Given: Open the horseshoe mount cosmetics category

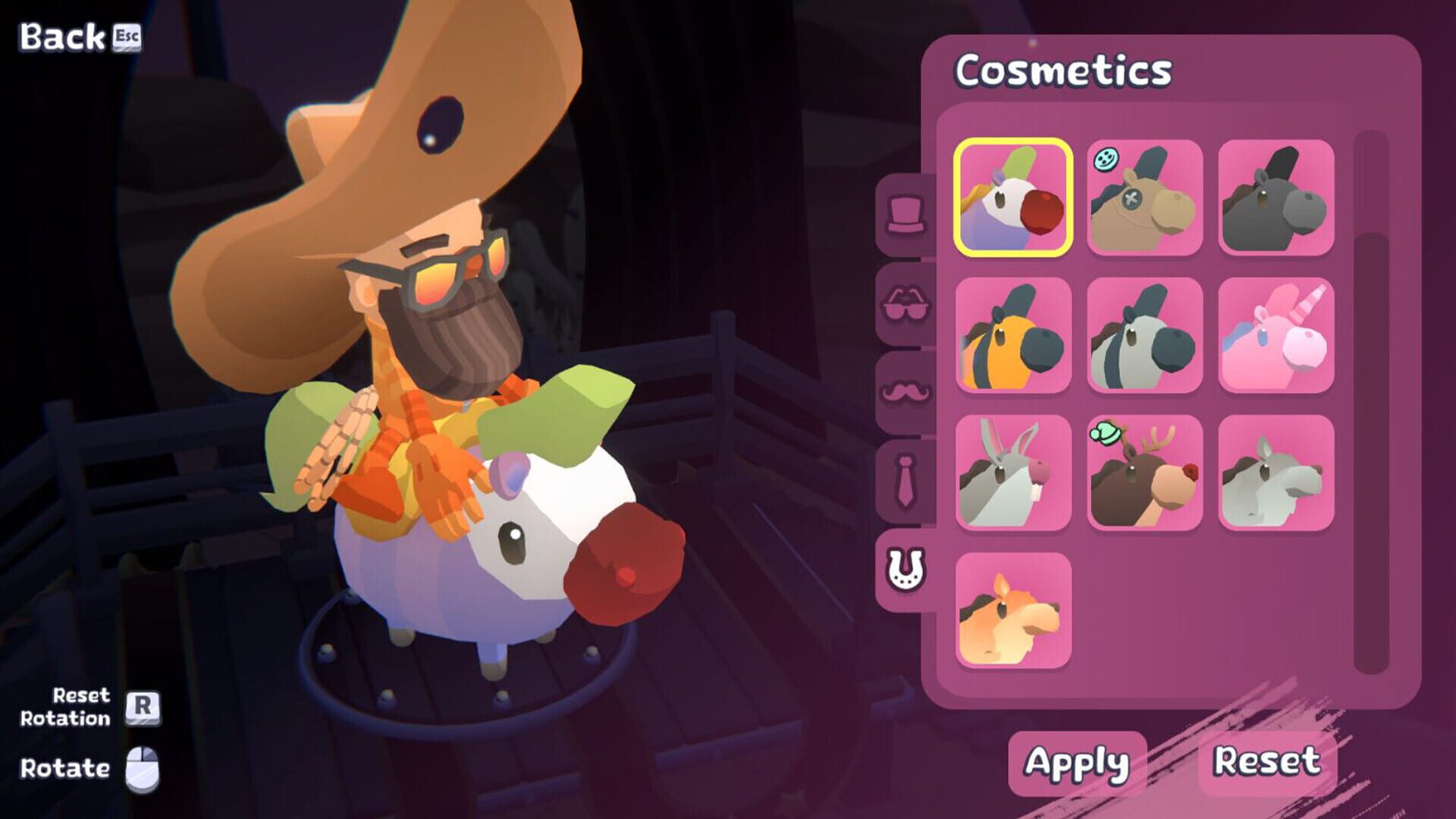Looking at the screenshot, I should 907,567.
